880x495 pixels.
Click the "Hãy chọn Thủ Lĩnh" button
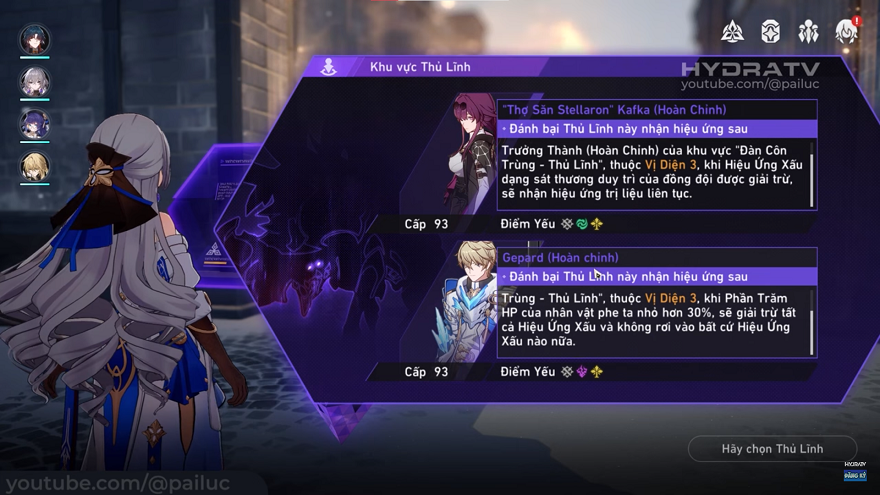point(772,449)
